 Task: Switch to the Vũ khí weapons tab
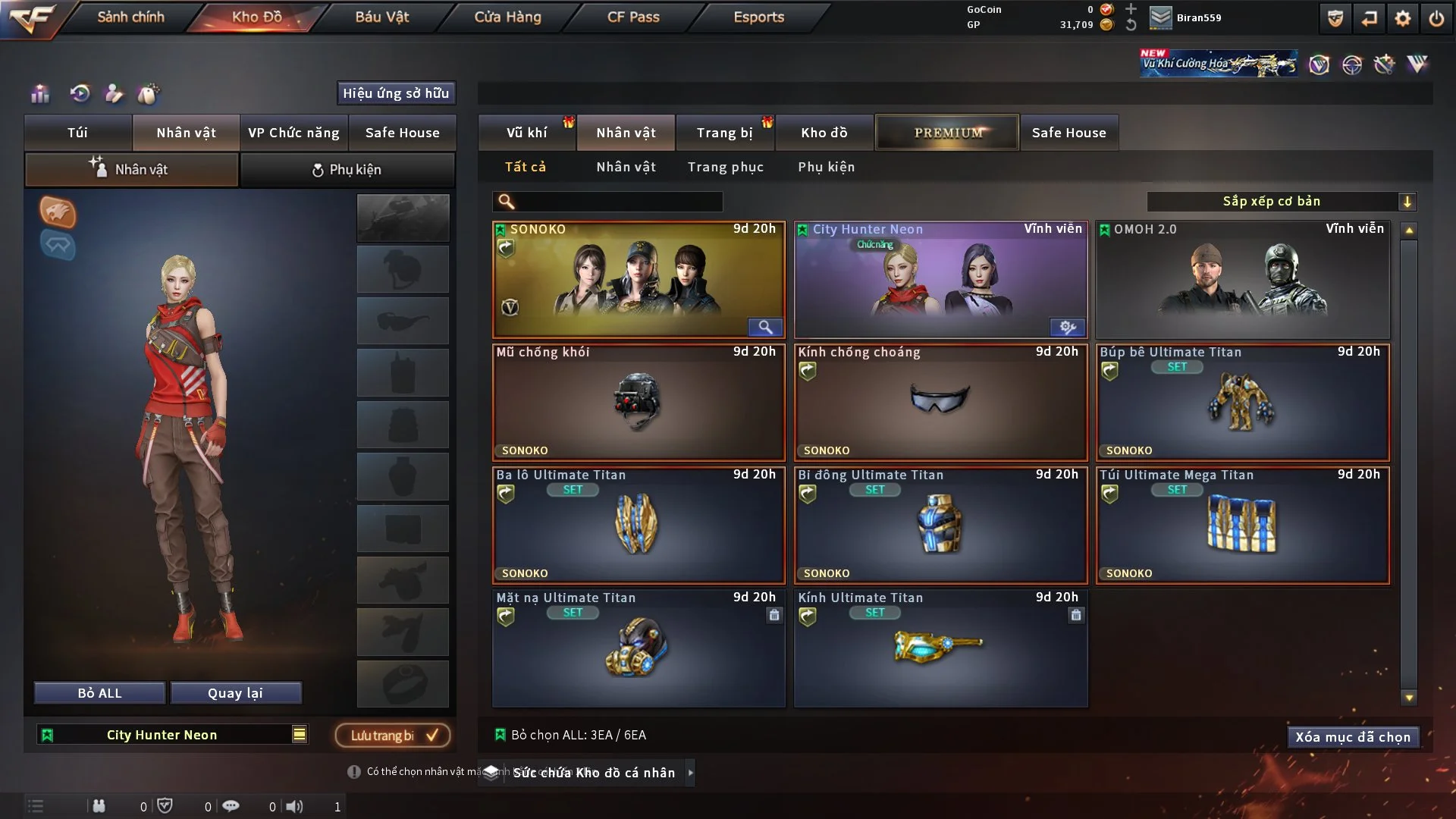tap(526, 133)
